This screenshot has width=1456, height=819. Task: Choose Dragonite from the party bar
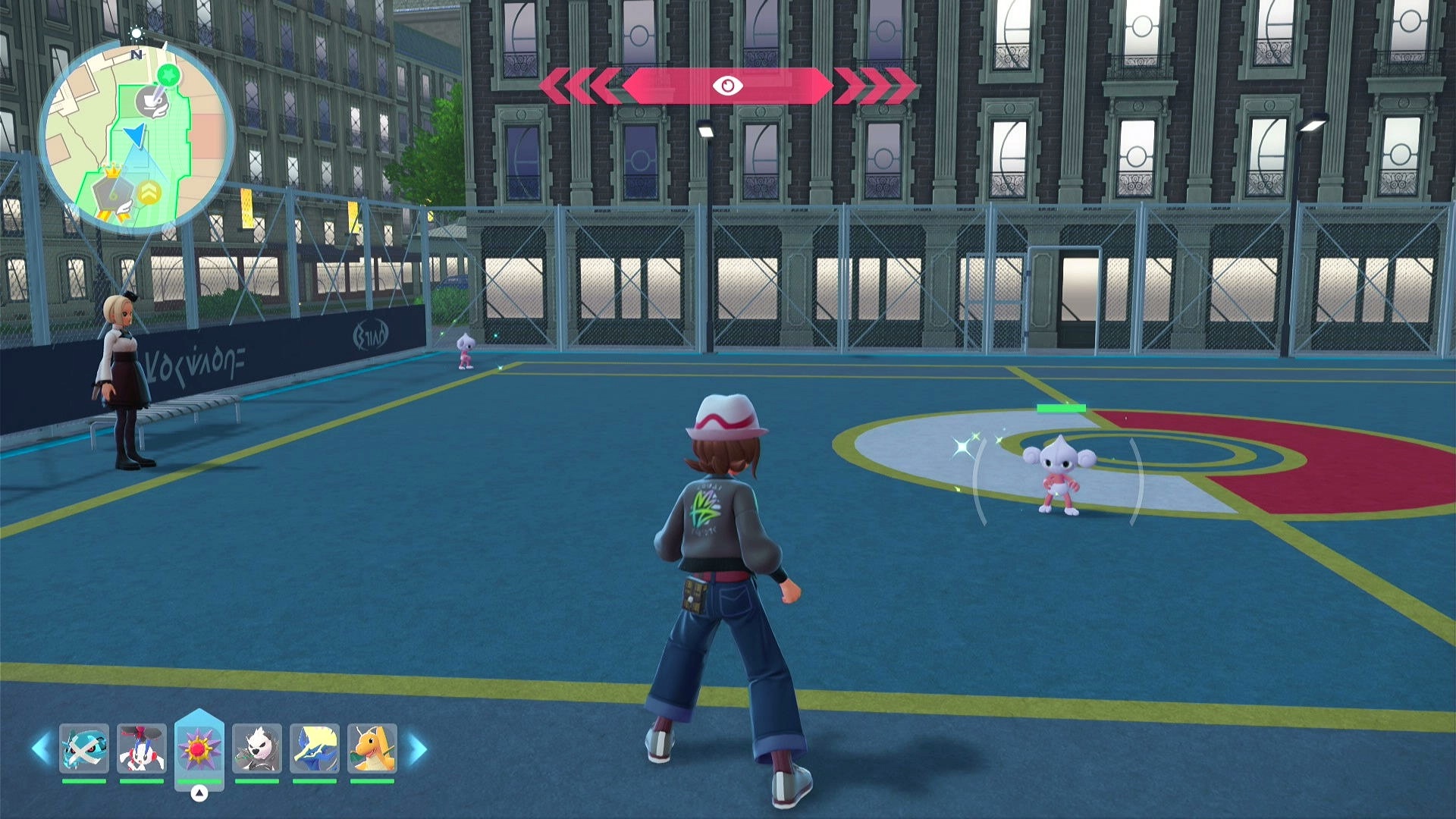coord(372,748)
